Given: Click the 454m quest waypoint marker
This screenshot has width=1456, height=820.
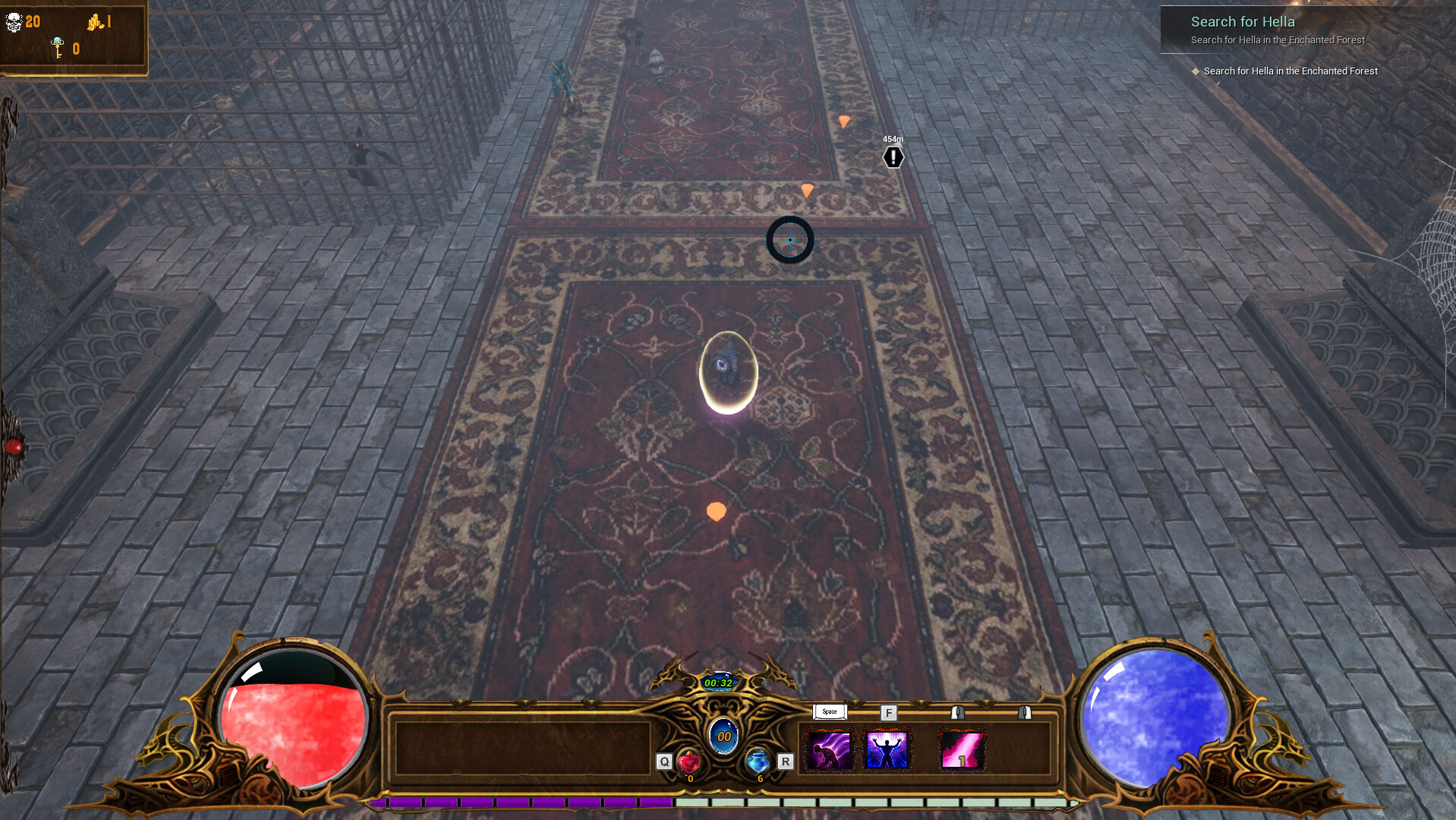Looking at the screenshot, I should (x=892, y=156).
